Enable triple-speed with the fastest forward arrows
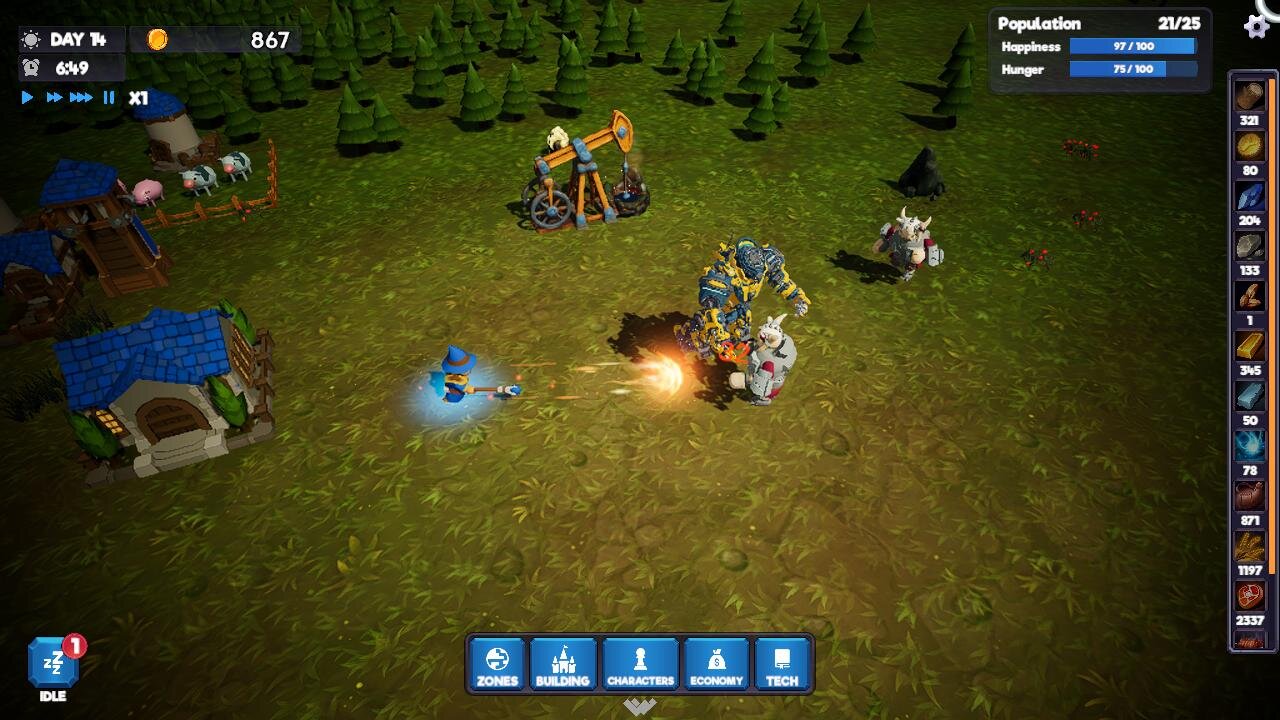This screenshot has width=1280, height=720. pyautogui.click(x=81, y=97)
